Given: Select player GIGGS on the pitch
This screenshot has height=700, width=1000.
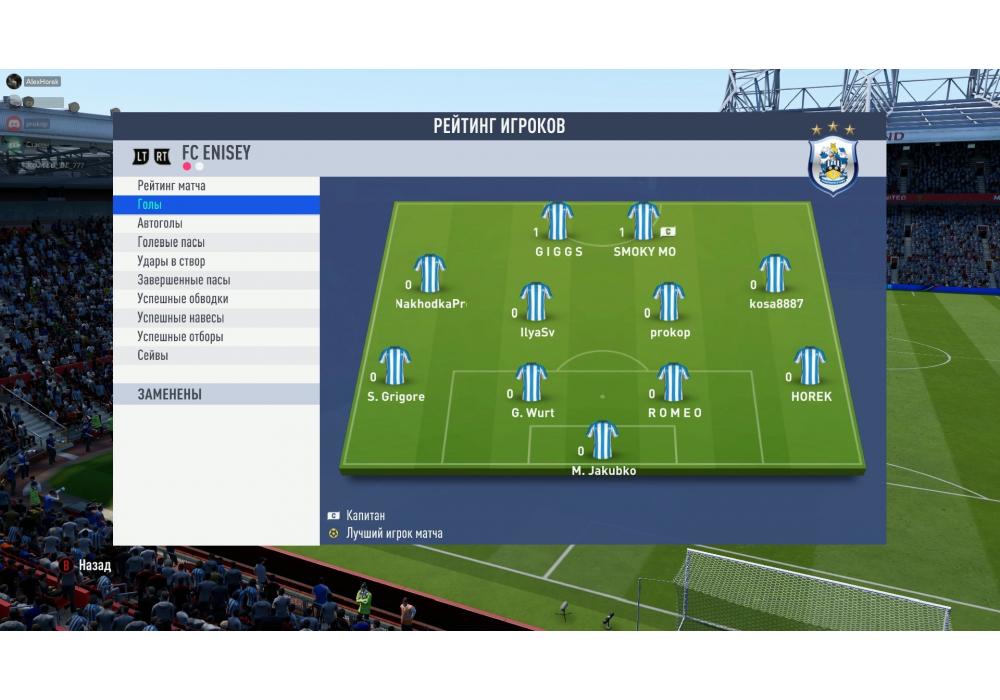Looking at the screenshot, I should point(558,222).
